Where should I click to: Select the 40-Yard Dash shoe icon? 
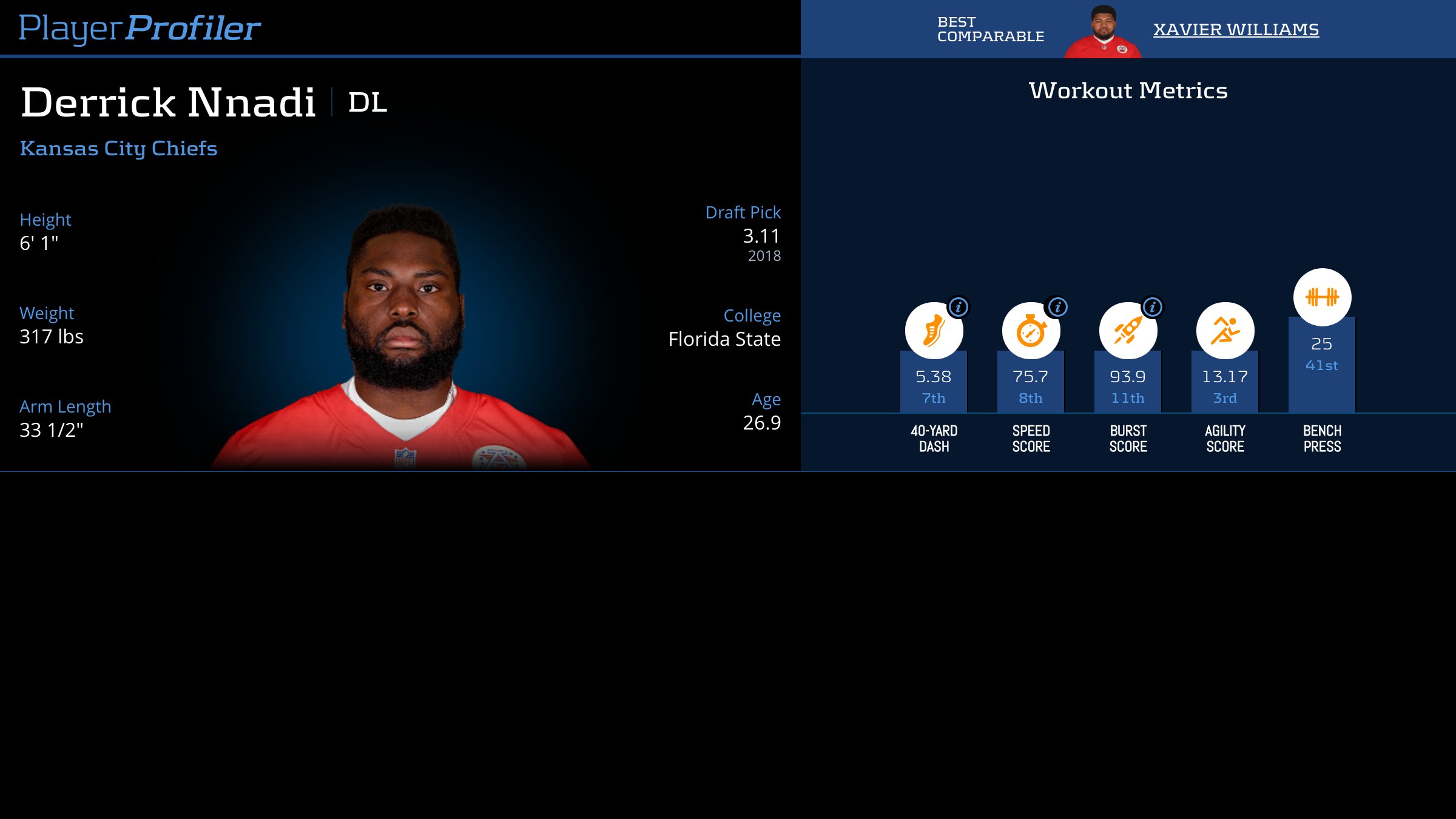[933, 332]
